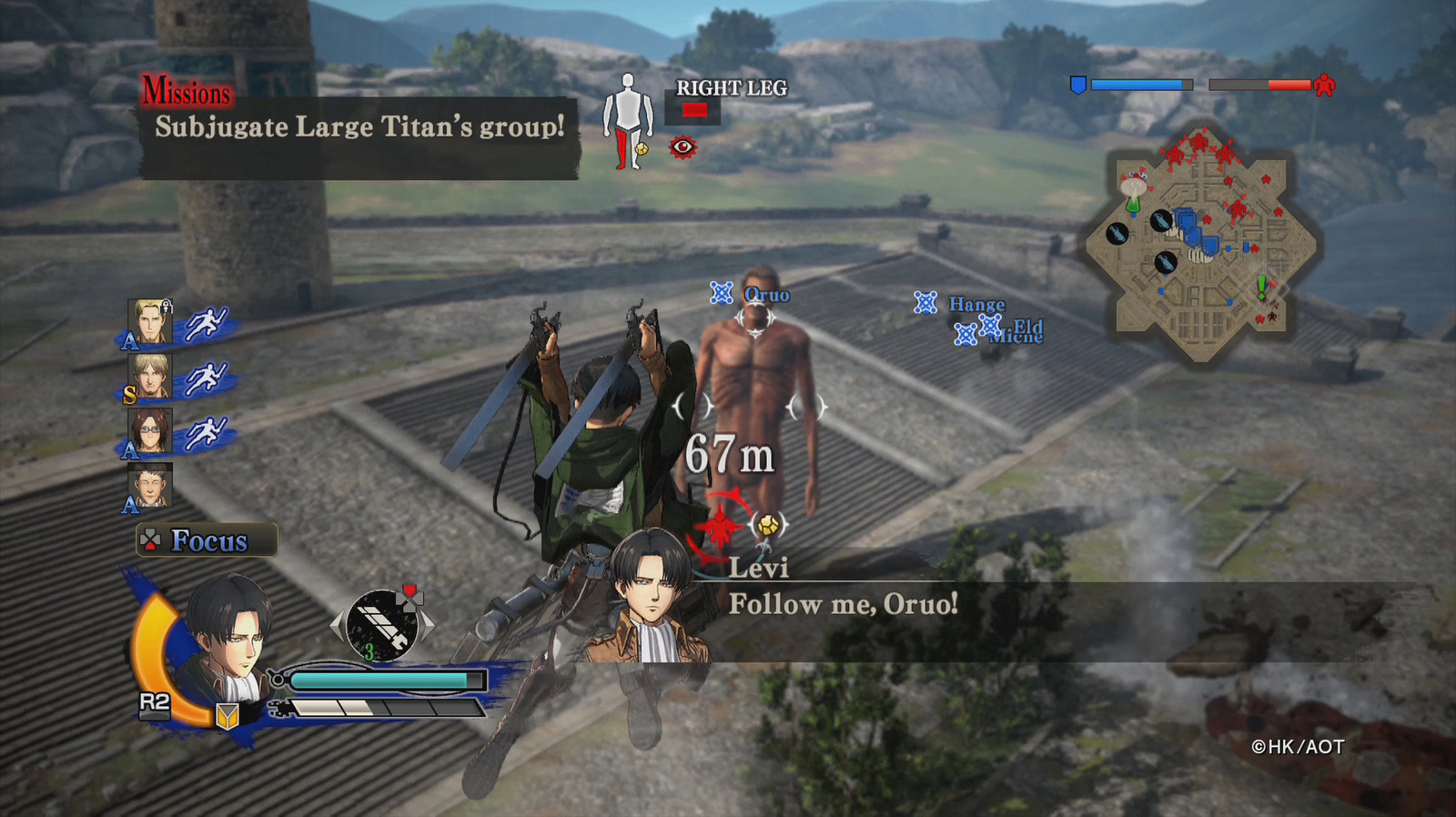Click the RIGHT LEG target indicator

[695, 110]
